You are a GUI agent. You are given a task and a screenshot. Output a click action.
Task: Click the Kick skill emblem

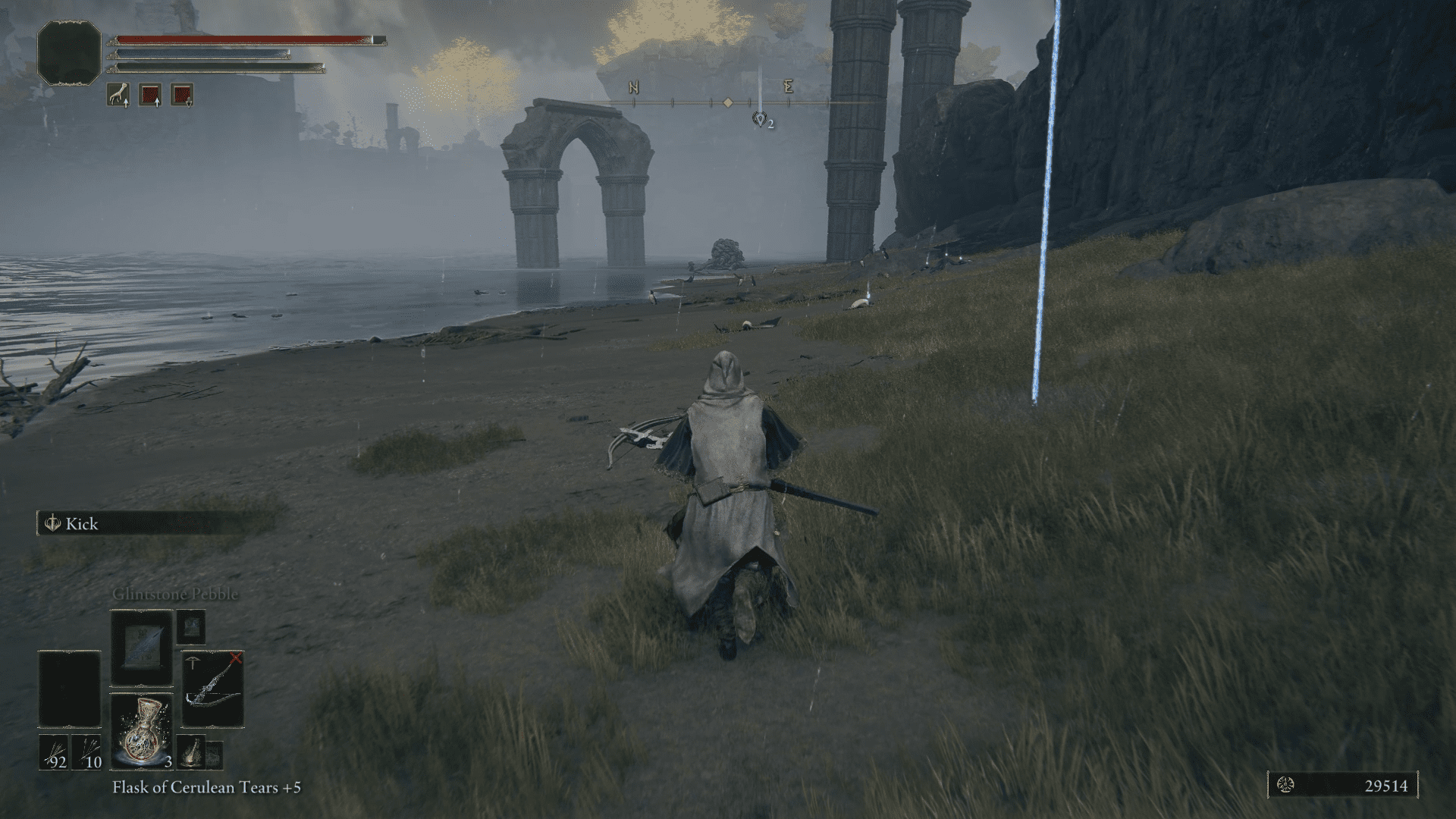pyautogui.click(x=52, y=523)
